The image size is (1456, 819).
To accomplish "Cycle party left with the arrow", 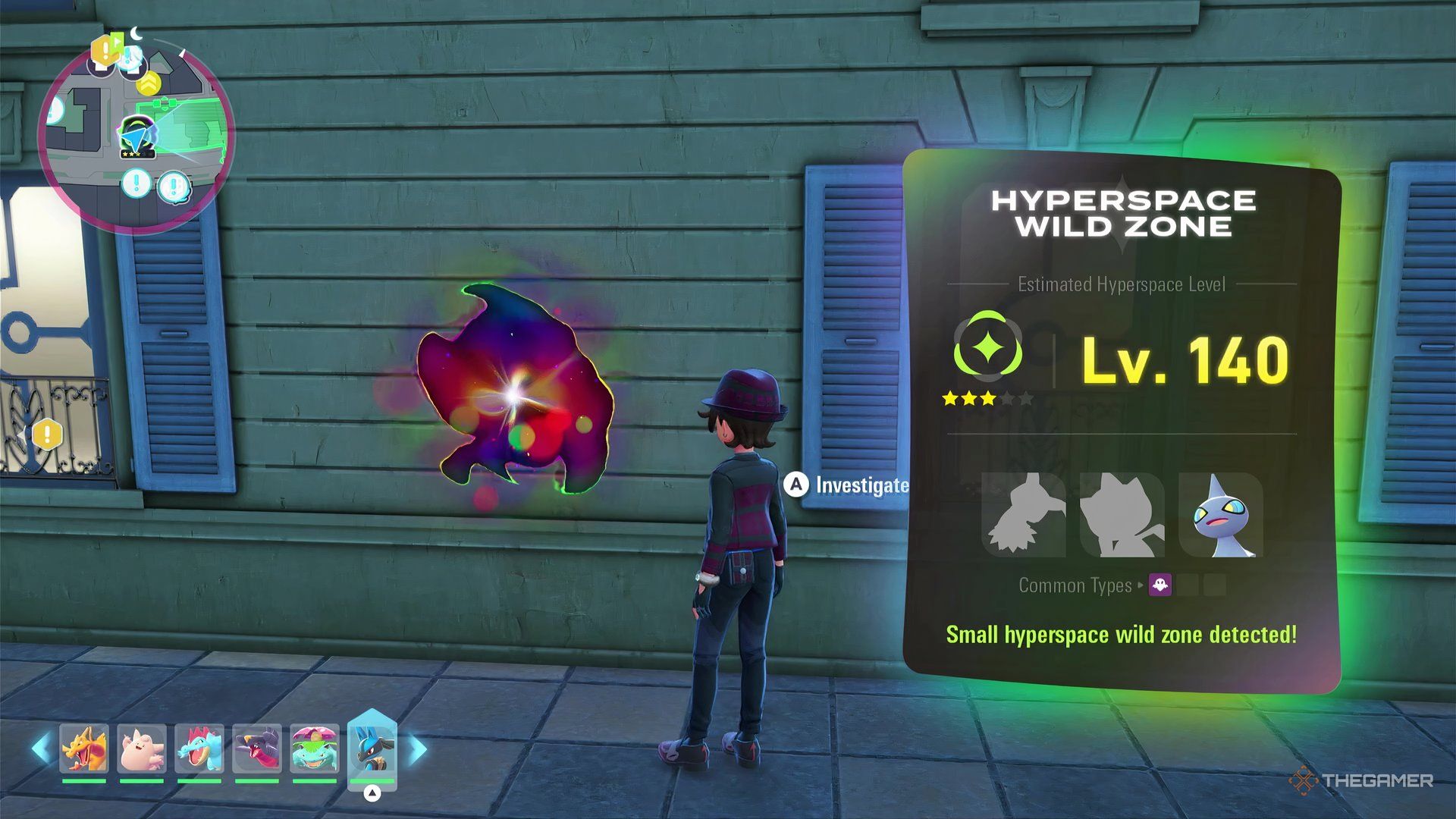I will pyautogui.click(x=41, y=748).
